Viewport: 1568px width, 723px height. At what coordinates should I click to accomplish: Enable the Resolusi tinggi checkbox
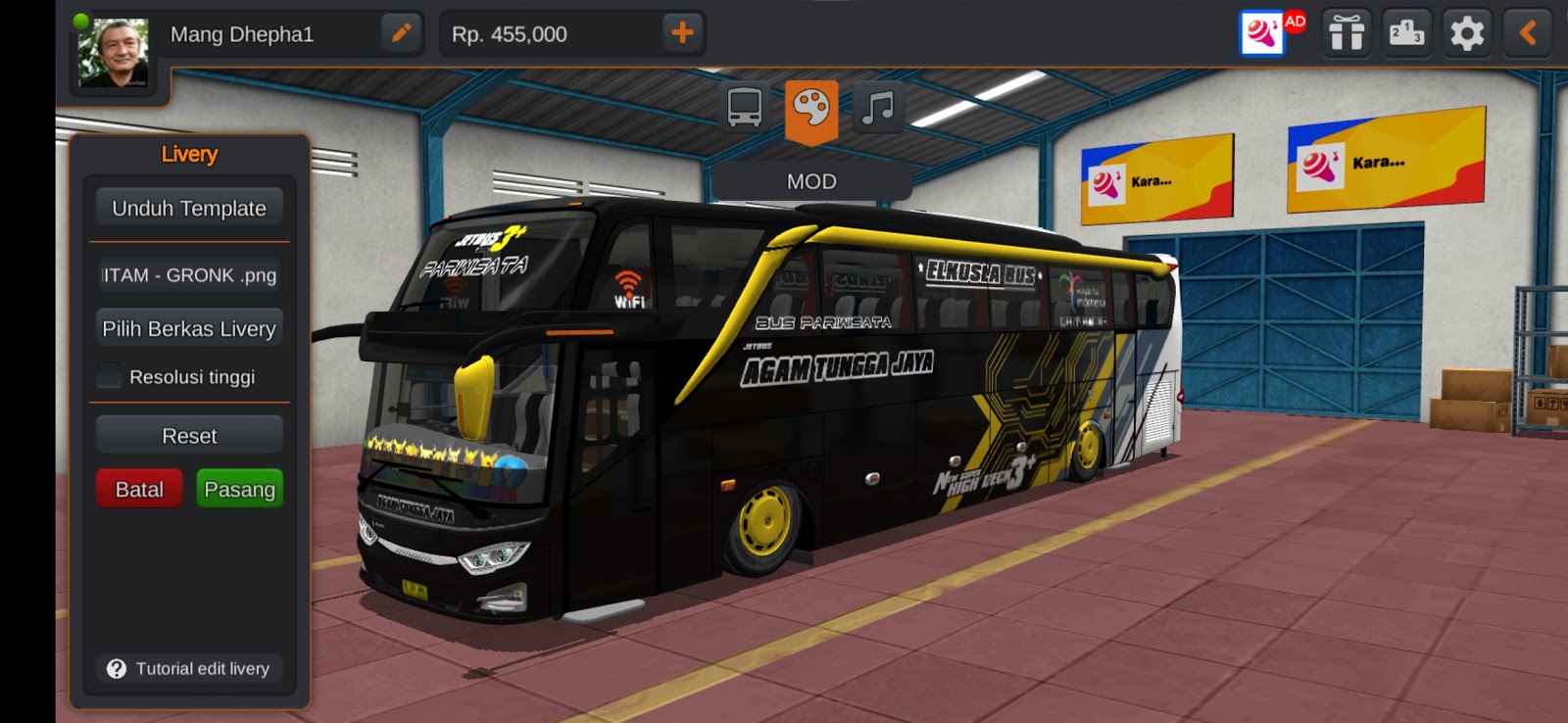coord(108,375)
